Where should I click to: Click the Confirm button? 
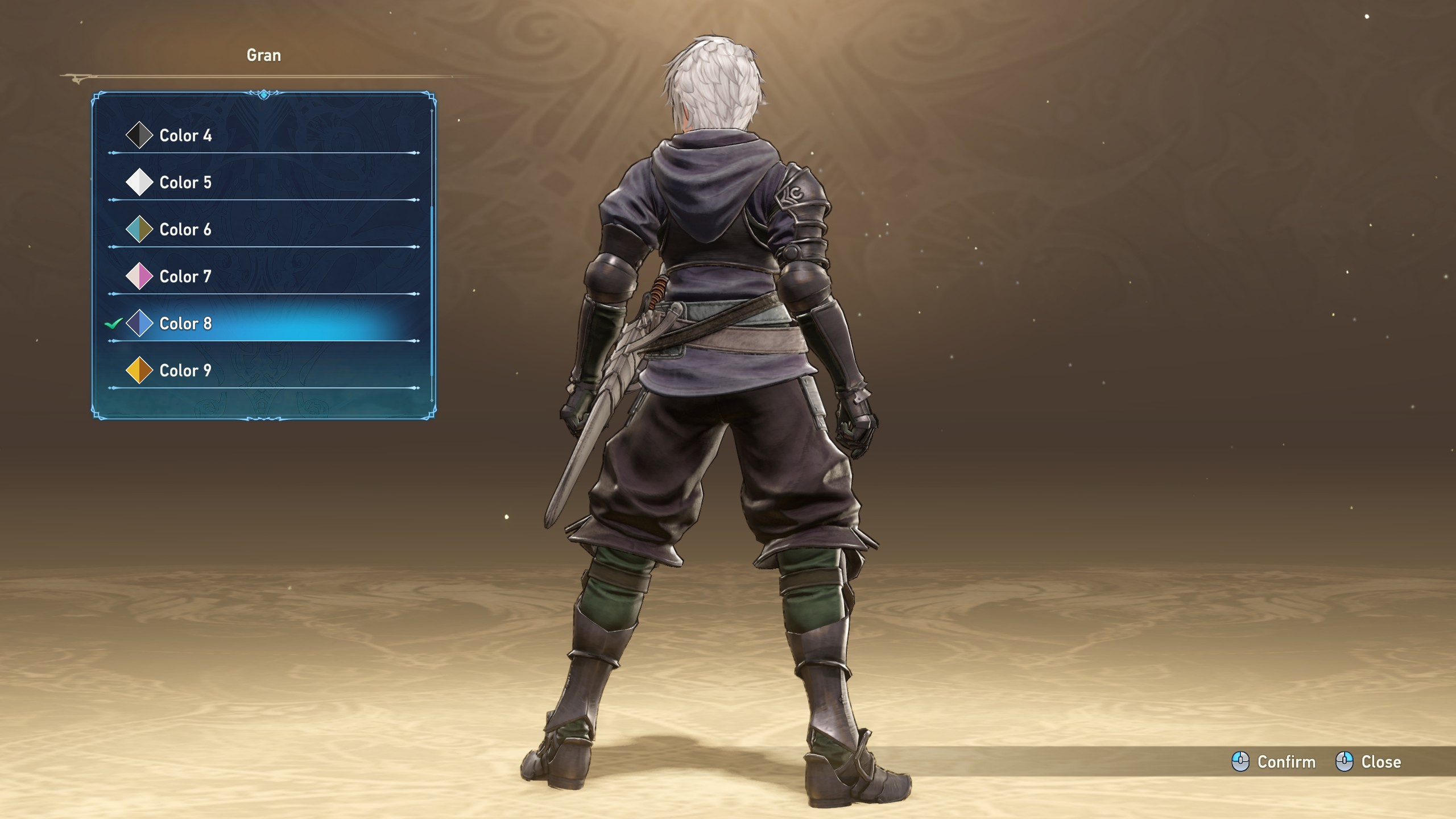[x=1274, y=762]
